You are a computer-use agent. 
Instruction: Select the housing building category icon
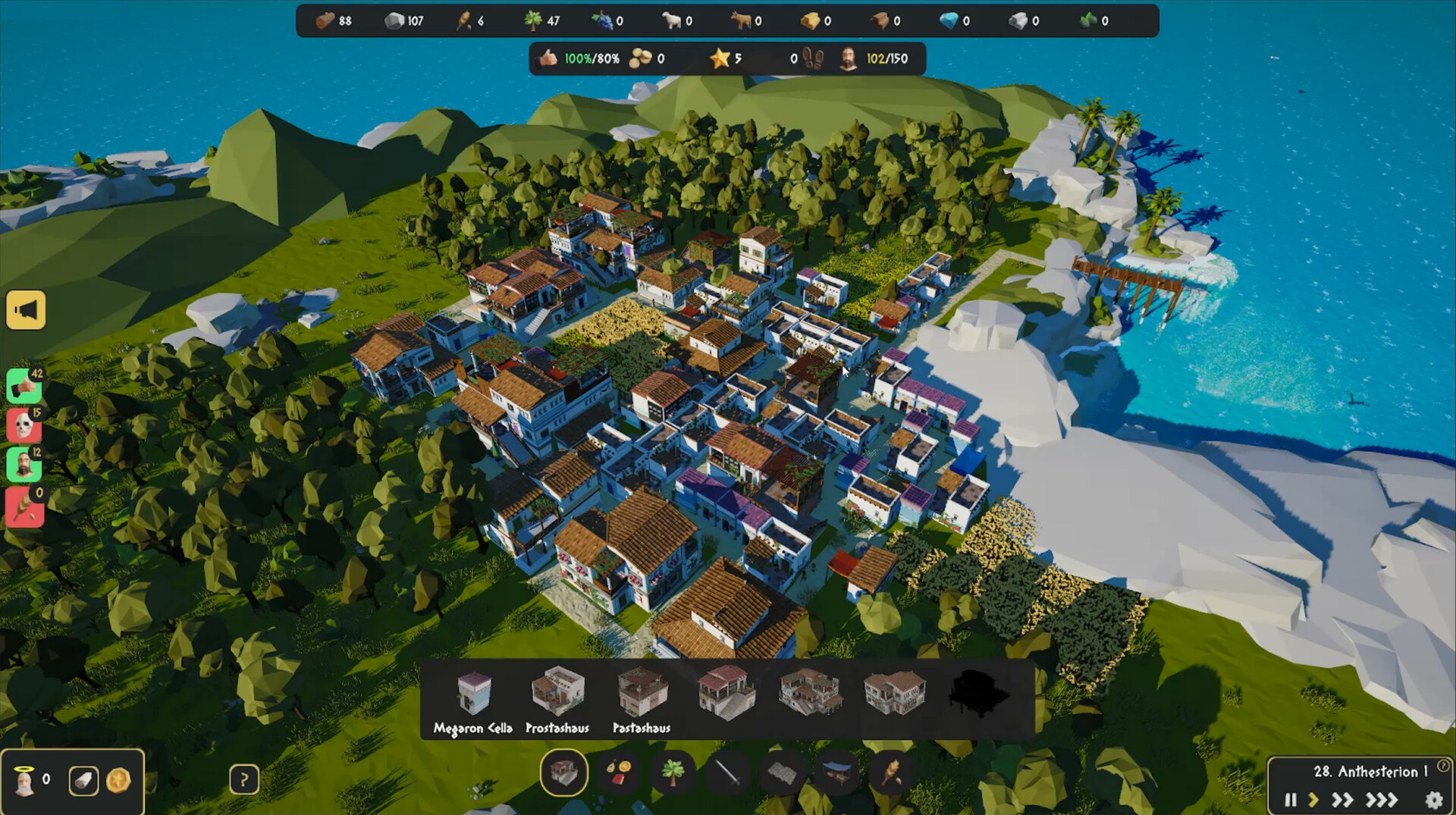coord(564,775)
